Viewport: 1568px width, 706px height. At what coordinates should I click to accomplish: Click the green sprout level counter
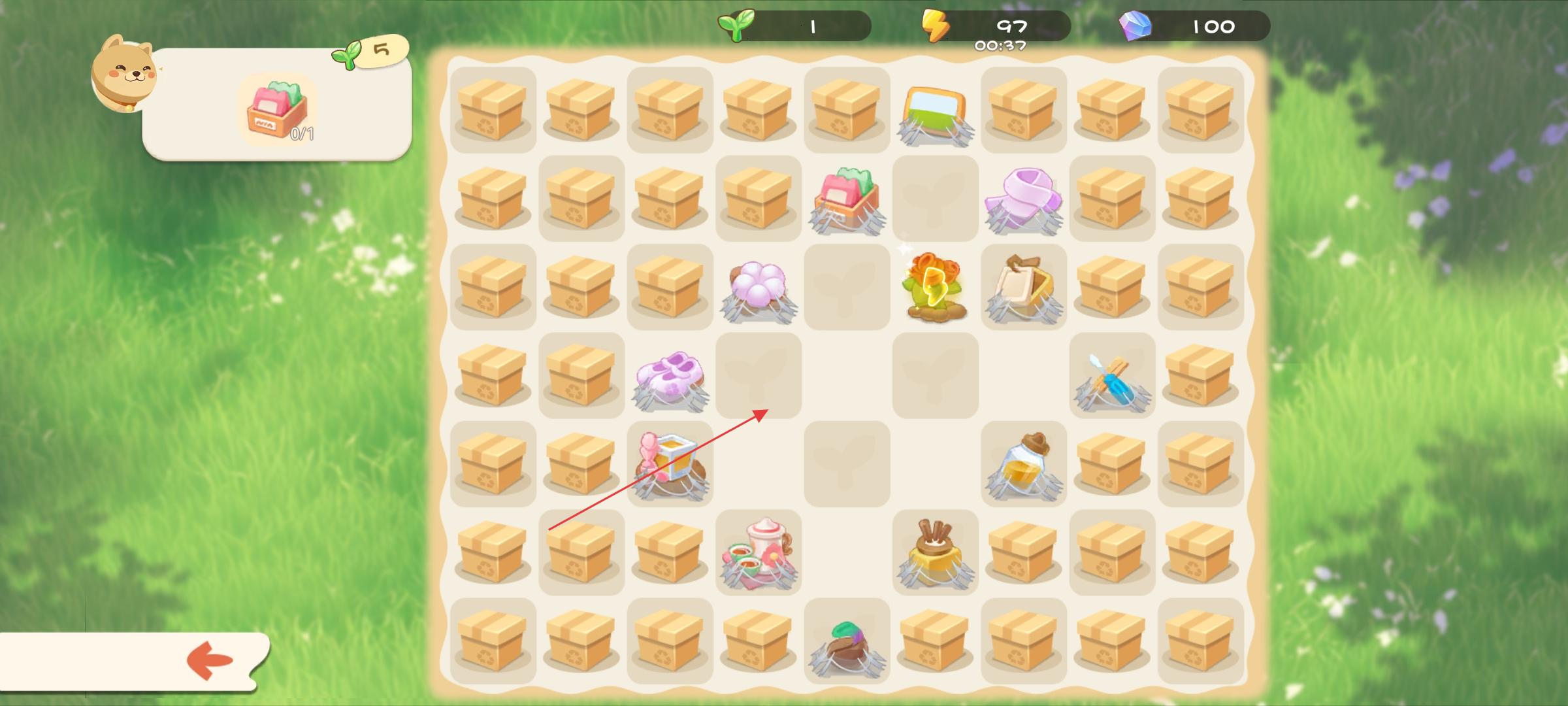tap(796, 26)
